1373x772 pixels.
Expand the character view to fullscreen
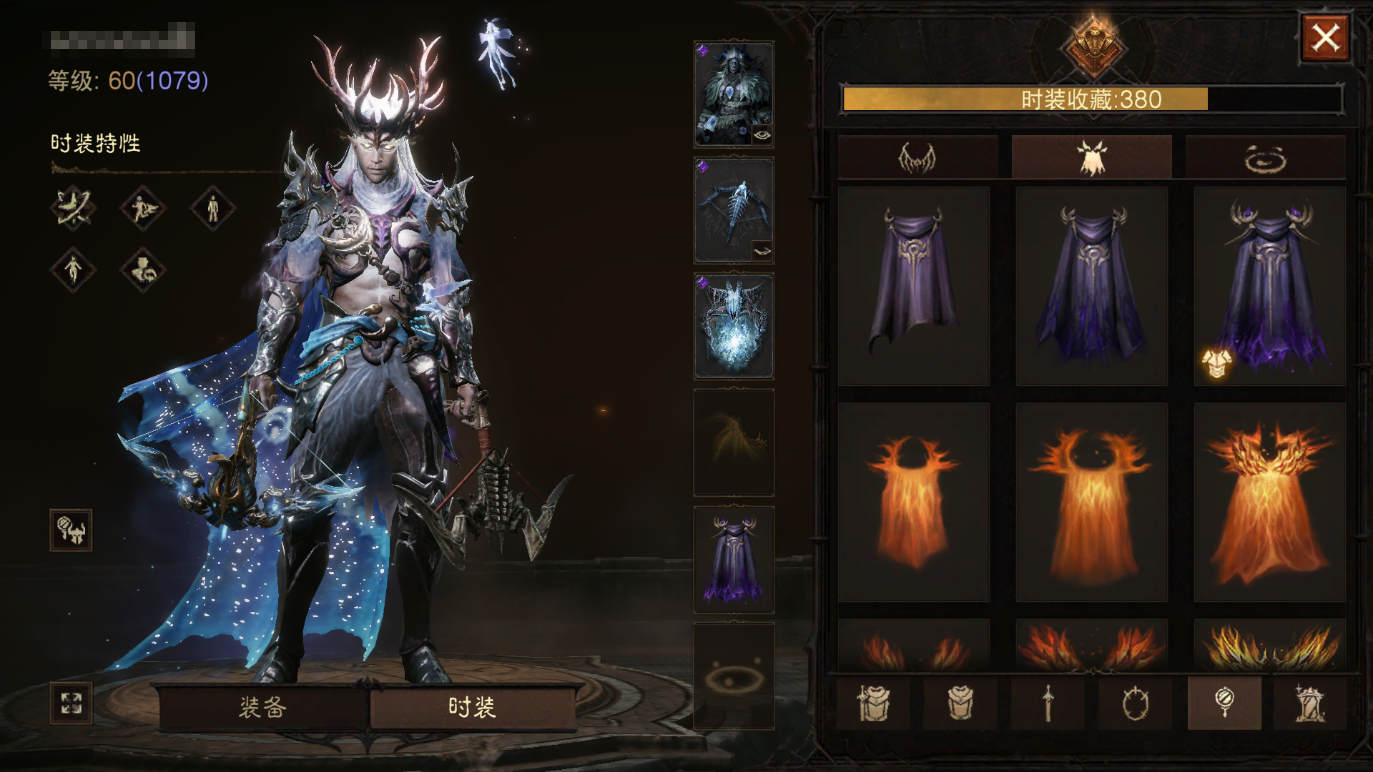pos(71,702)
